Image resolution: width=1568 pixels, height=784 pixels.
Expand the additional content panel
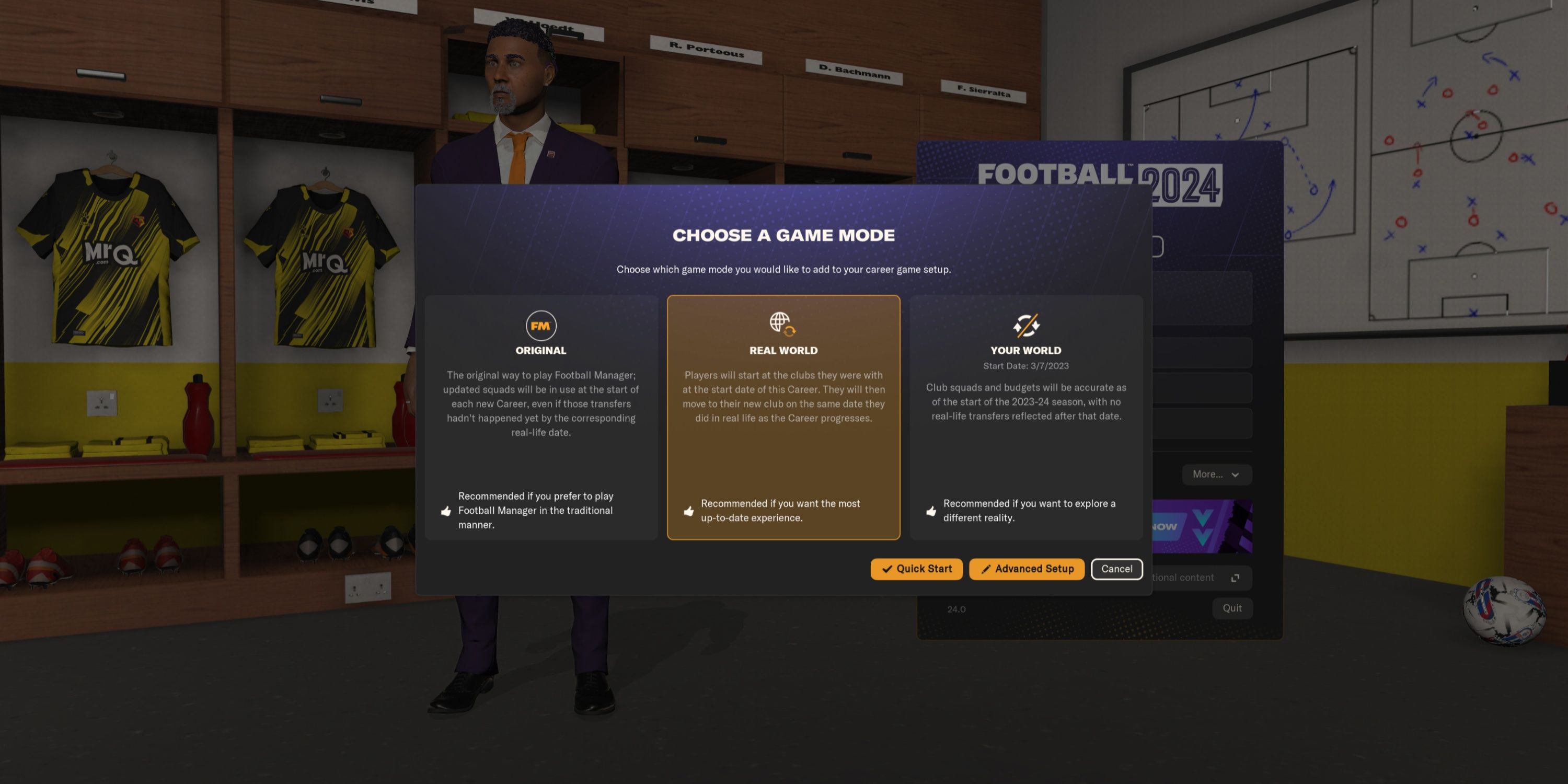1235,577
